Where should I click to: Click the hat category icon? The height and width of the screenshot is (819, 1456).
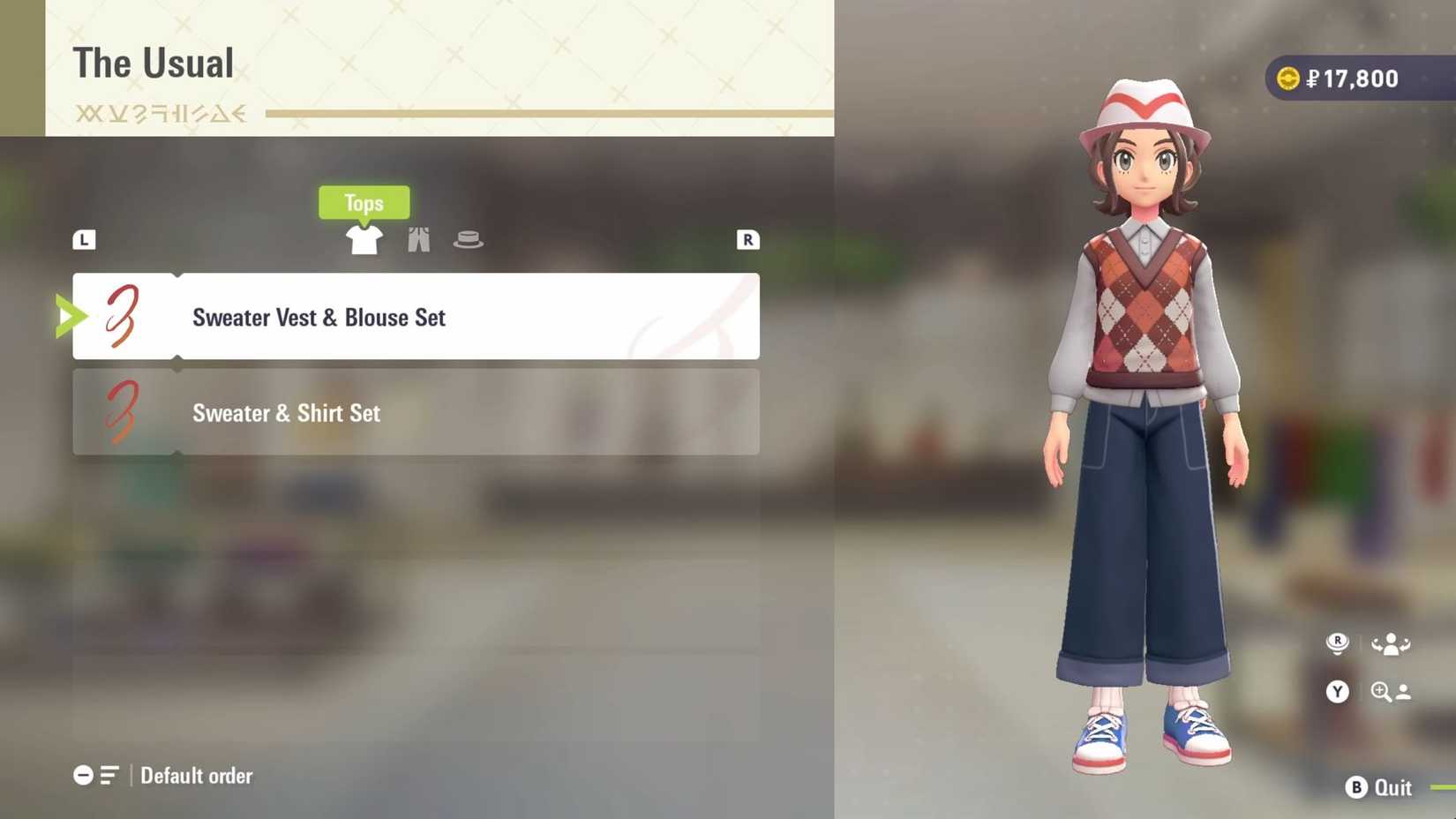(469, 237)
